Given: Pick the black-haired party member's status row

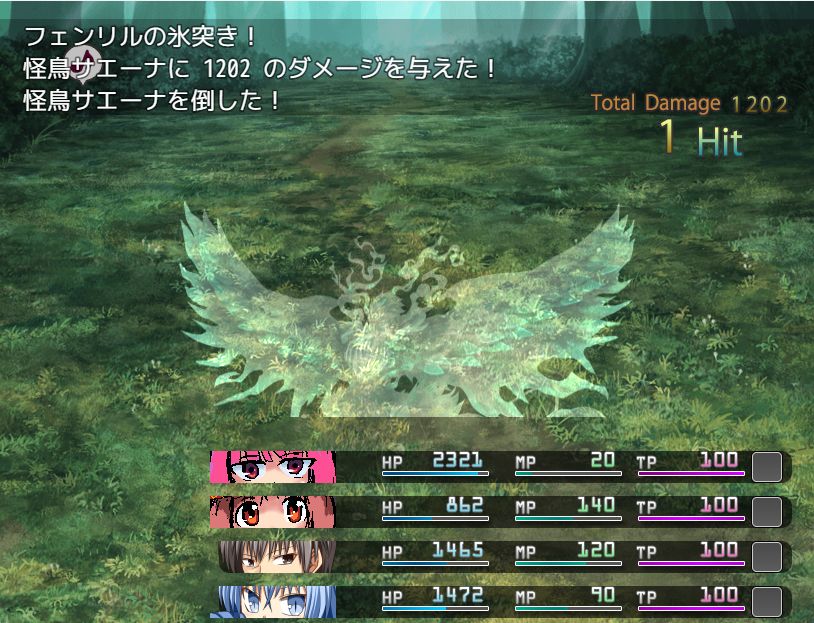Looking at the screenshot, I should coord(500,556).
